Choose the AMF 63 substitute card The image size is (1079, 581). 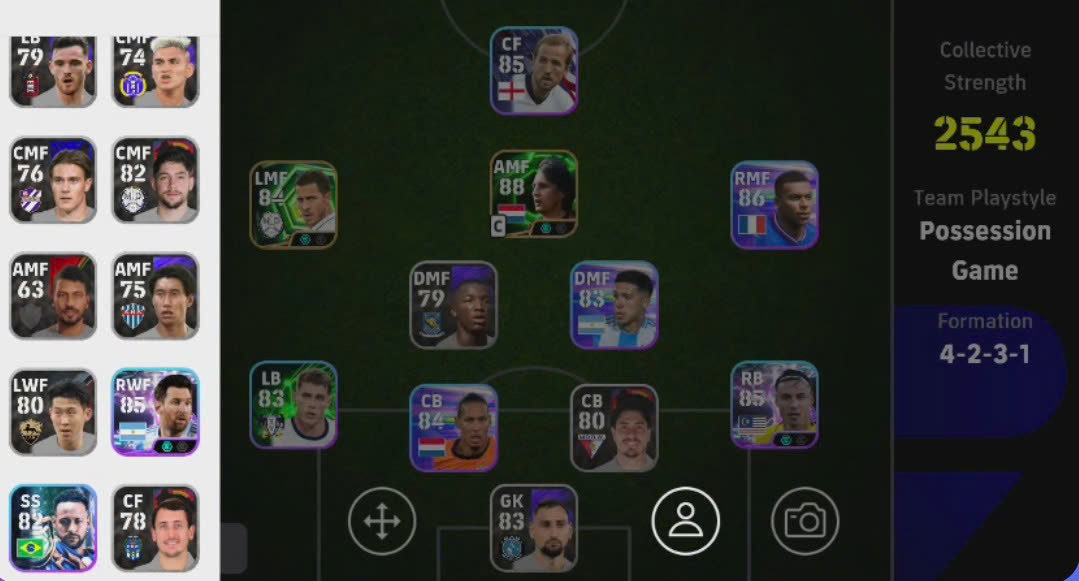[53, 296]
